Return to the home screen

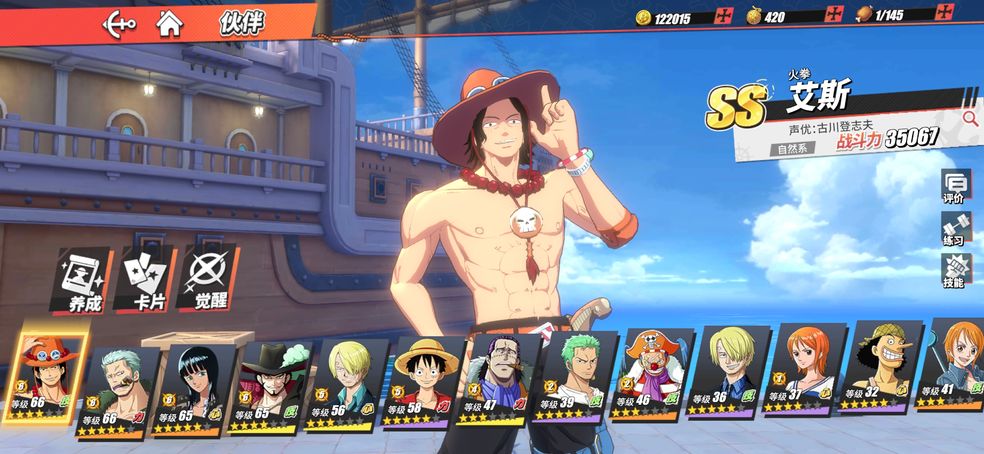[x=170, y=24]
